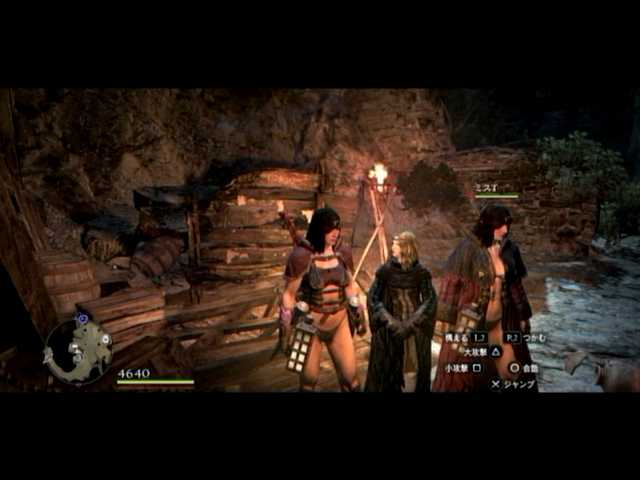Open the circular minimap
The width and height of the screenshot is (640, 480).
click(78, 351)
